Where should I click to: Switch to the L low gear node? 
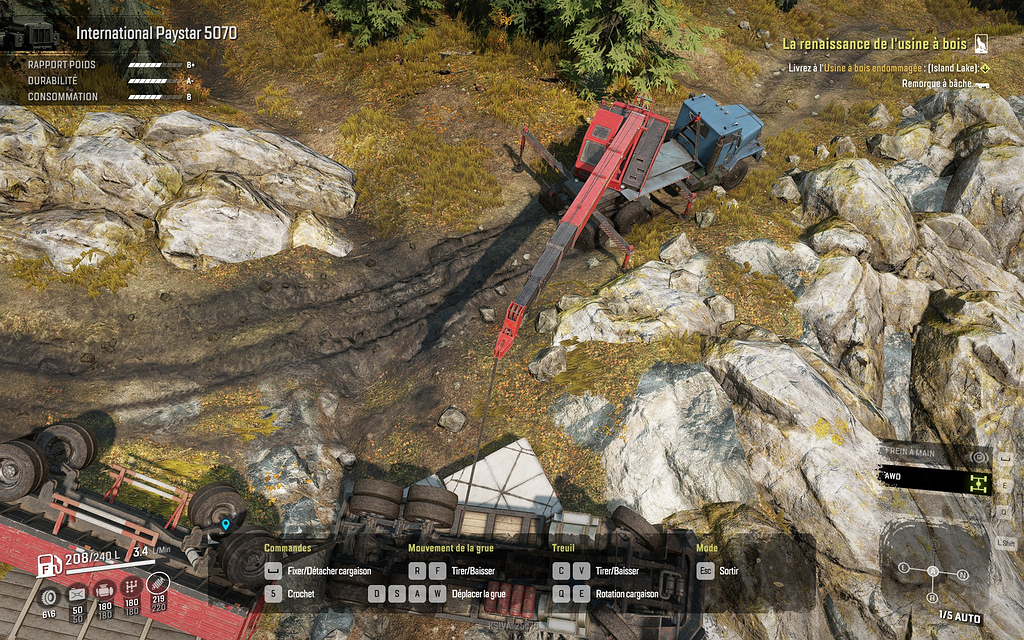coord(904,568)
